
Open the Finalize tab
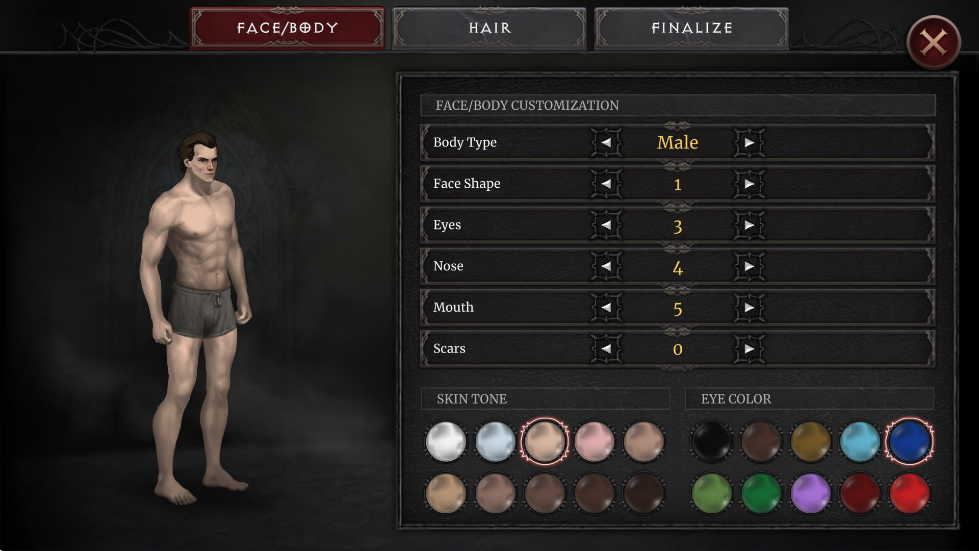pyautogui.click(x=691, y=28)
